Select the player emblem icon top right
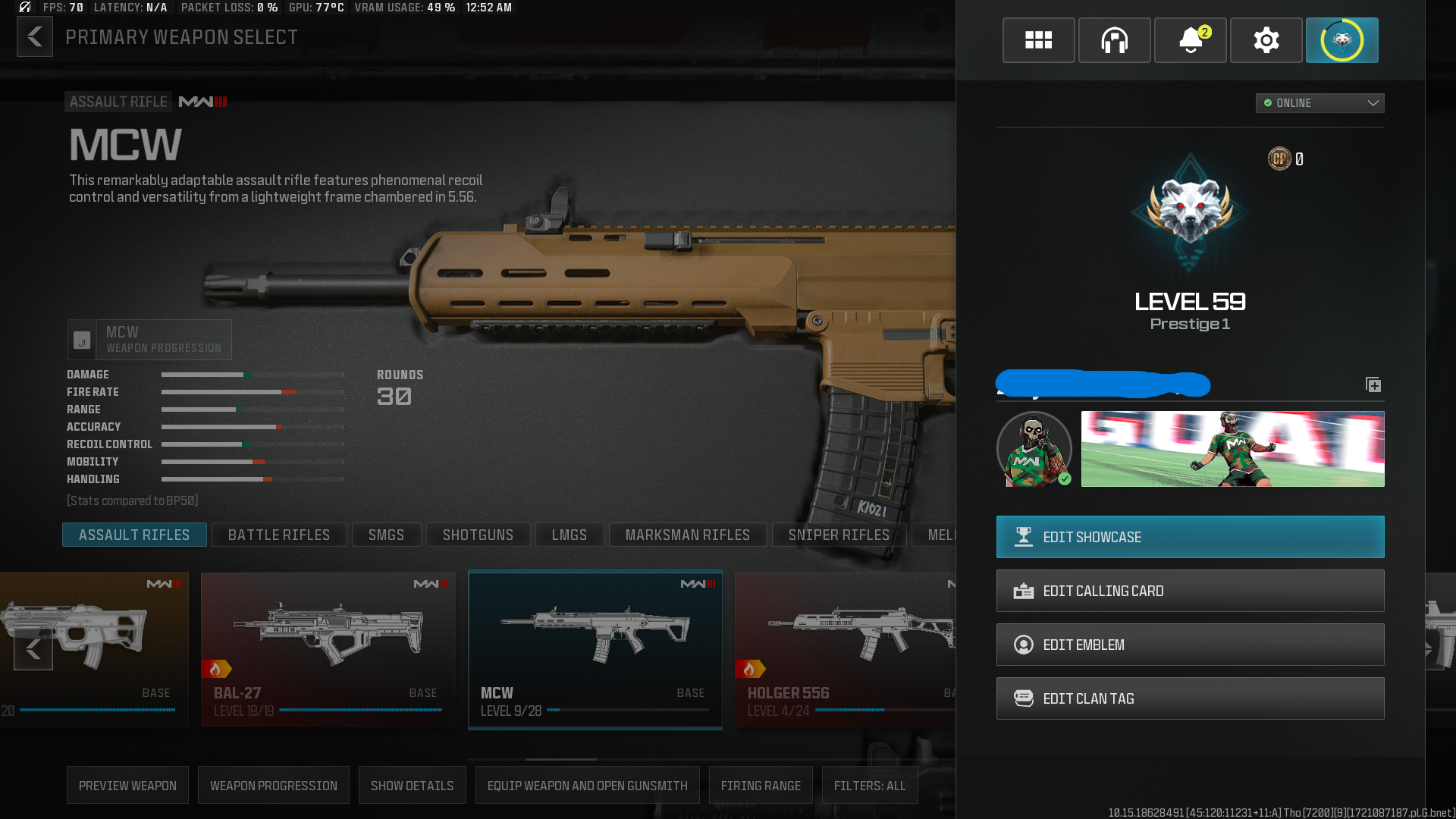Viewport: 1456px width, 819px height. (x=1341, y=40)
